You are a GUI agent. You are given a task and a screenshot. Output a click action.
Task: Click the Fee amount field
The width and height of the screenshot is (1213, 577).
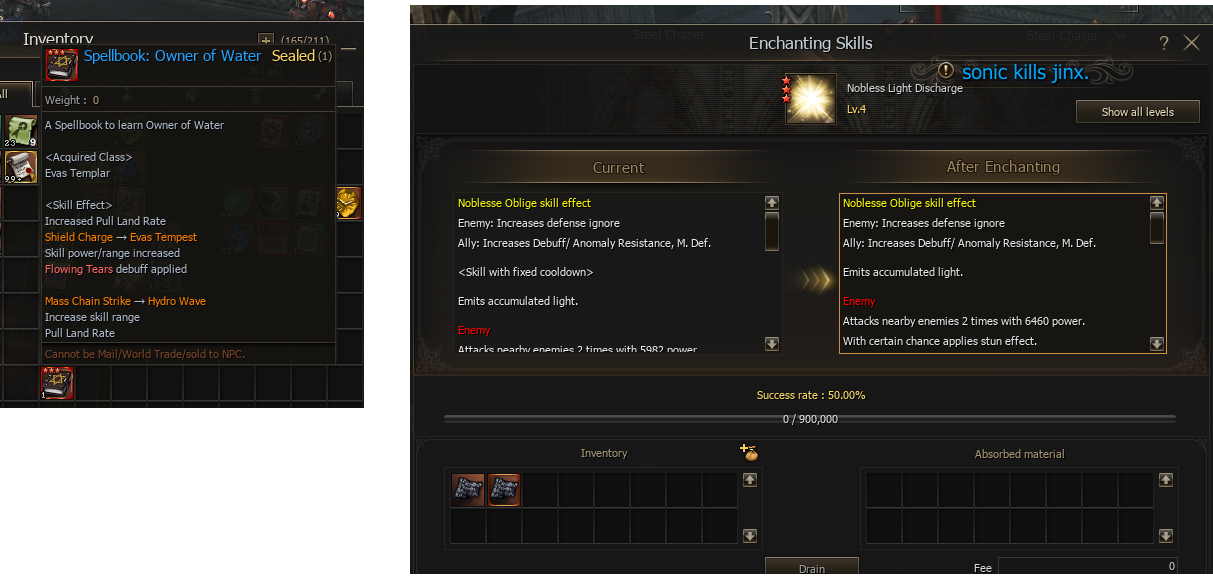click(x=1087, y=567)
